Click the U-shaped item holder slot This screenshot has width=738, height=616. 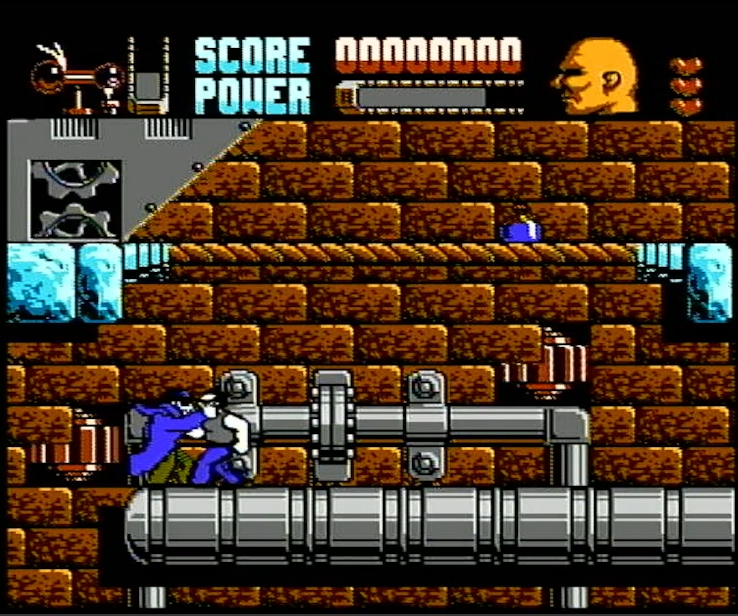(x=148, y=78)
